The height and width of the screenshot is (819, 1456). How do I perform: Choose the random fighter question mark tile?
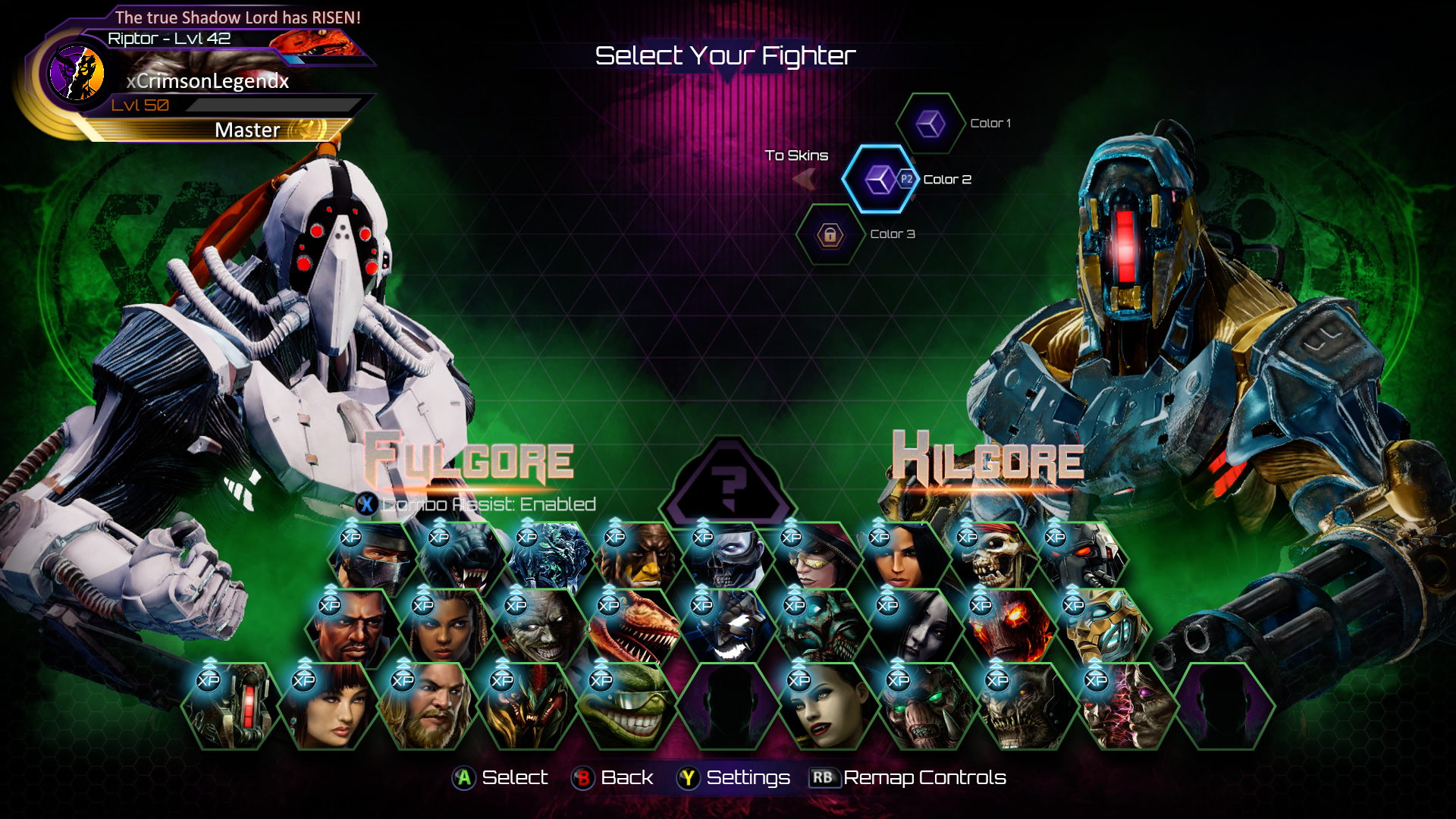click(728, 485)
